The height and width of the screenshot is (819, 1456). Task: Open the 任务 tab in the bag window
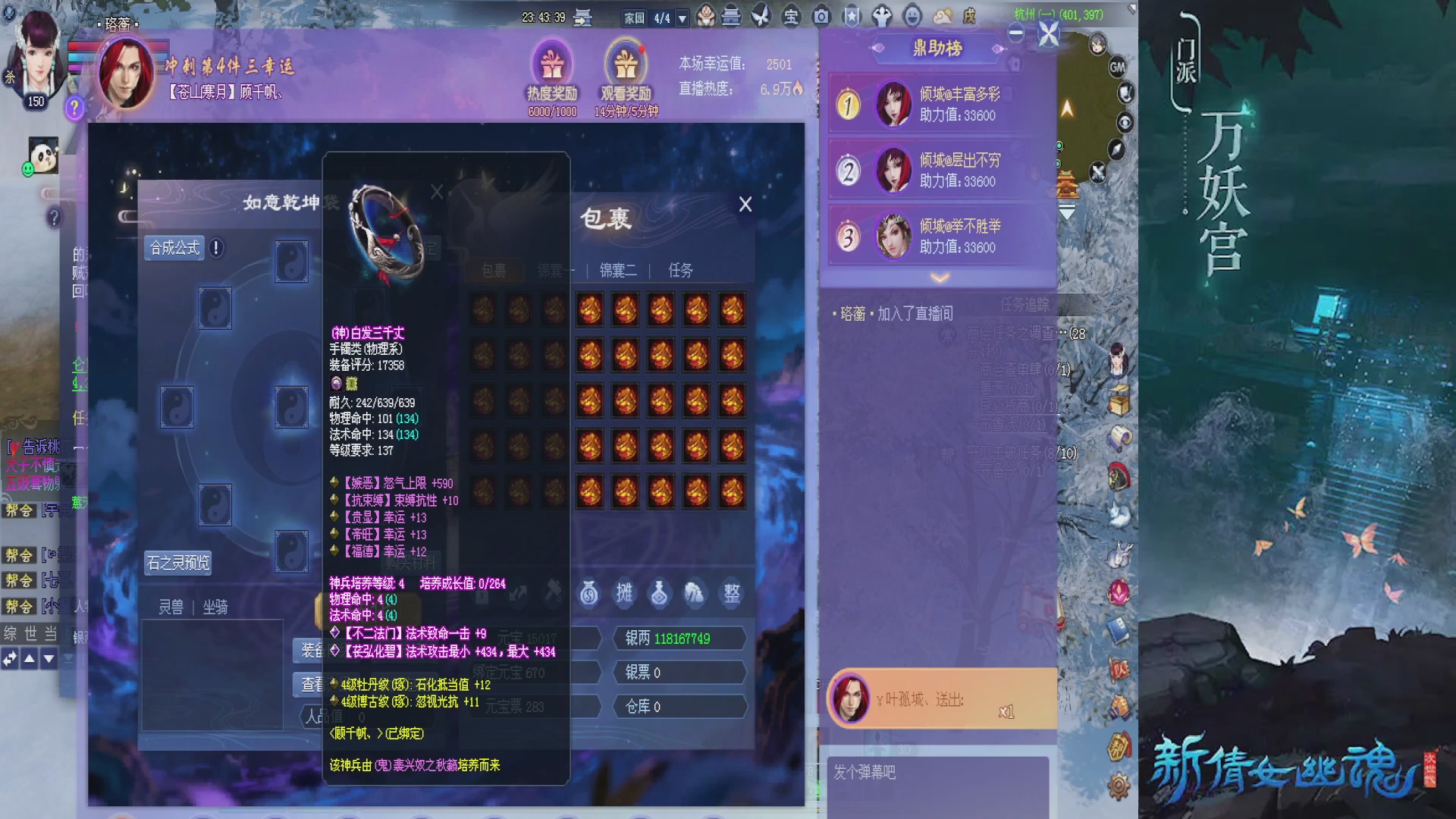tap(681, 271)
